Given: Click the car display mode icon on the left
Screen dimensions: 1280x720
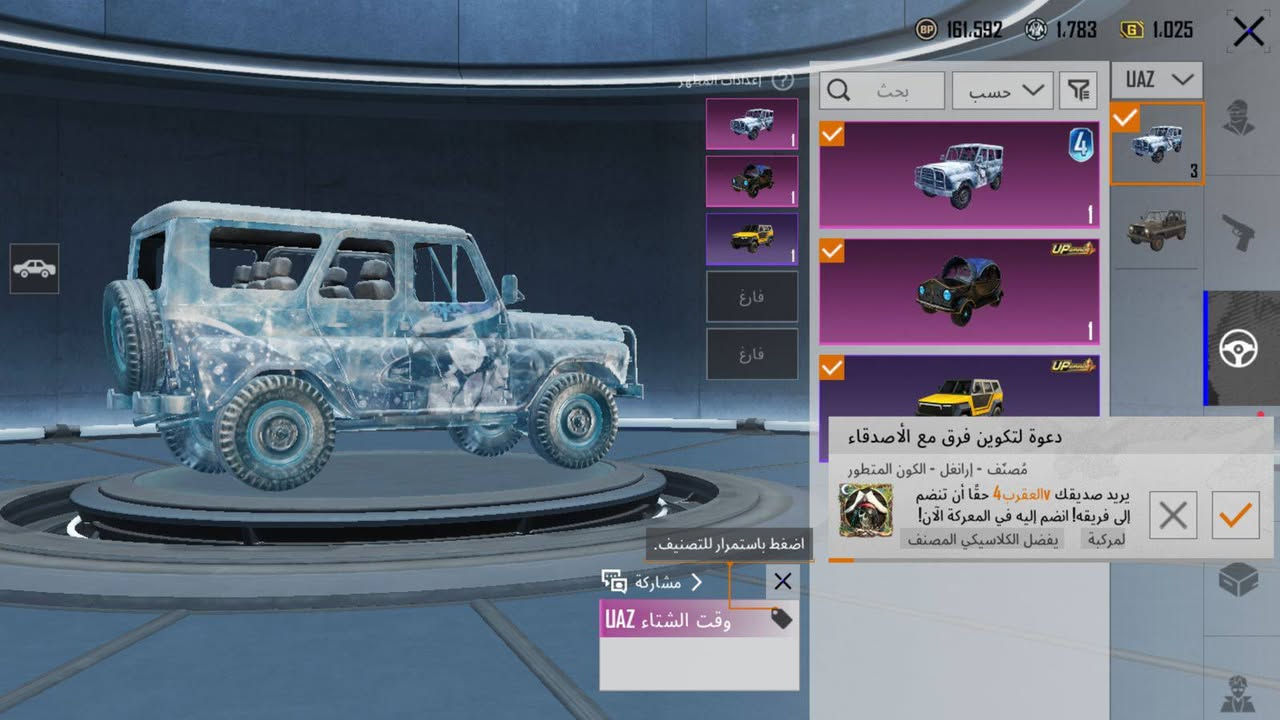Looking at the screenshot, I should coord(33,268).
